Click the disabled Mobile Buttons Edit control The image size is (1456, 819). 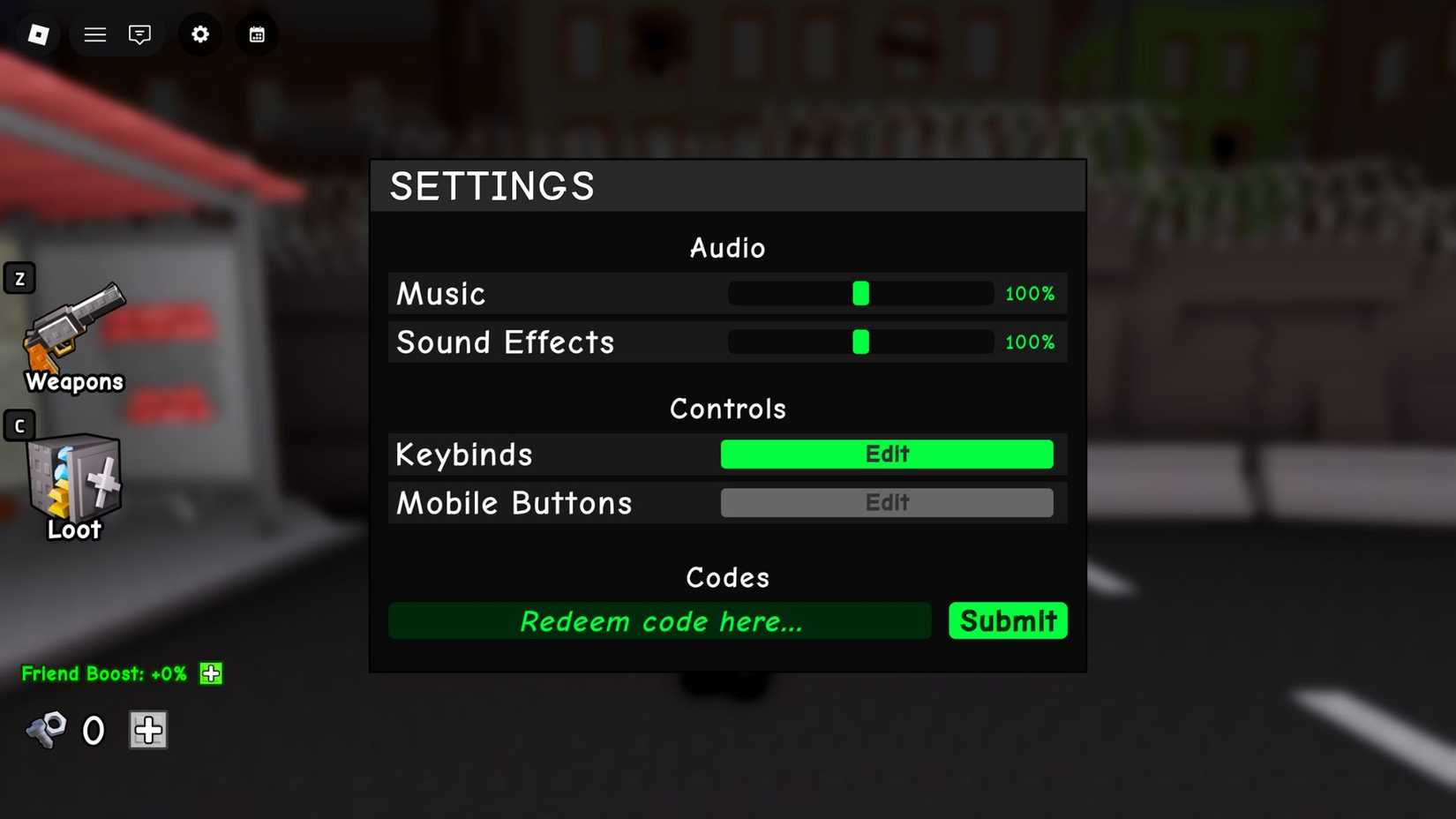click(x=887, y=502)
